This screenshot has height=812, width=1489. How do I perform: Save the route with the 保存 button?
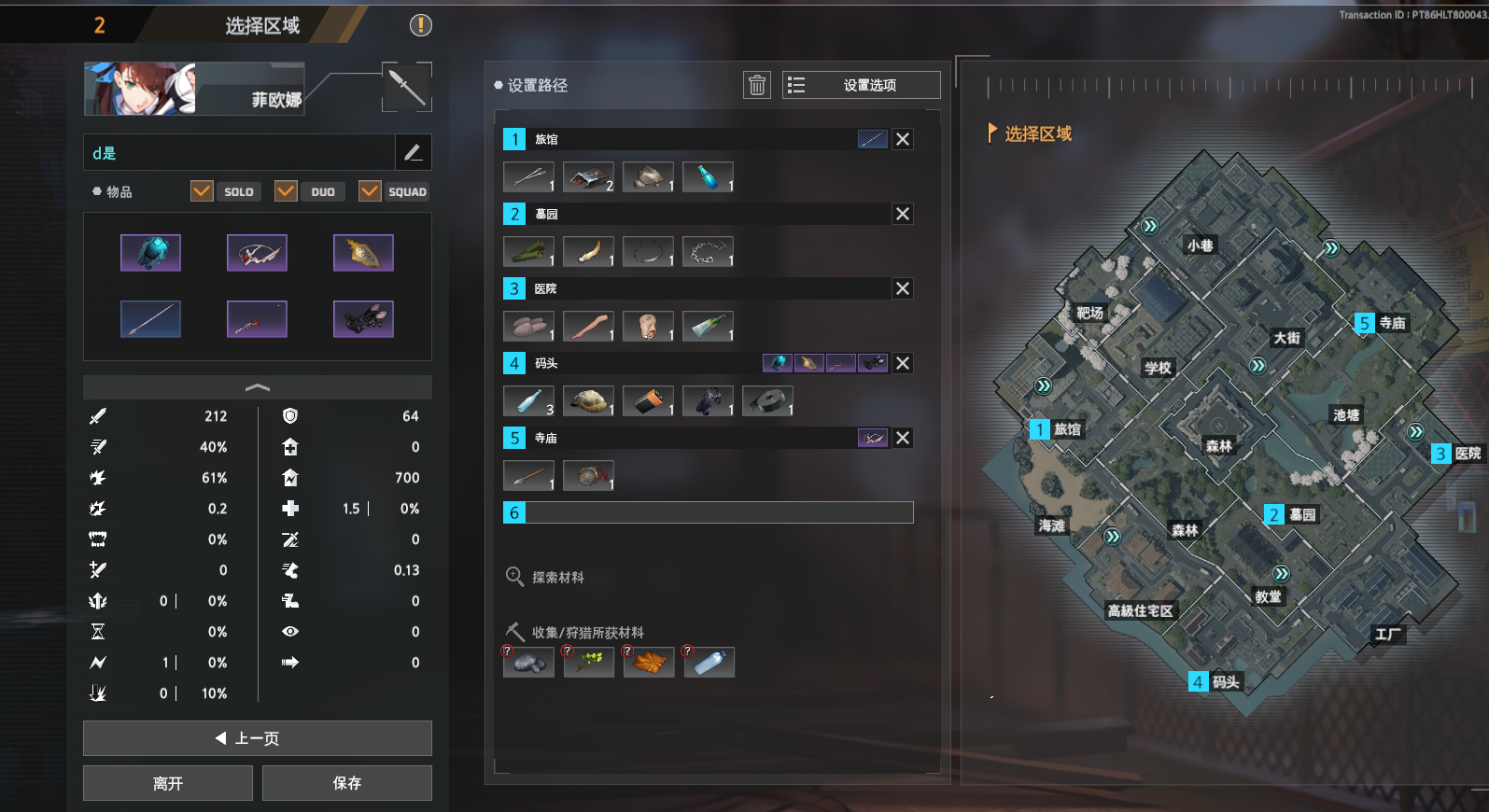tap(346, 783)
